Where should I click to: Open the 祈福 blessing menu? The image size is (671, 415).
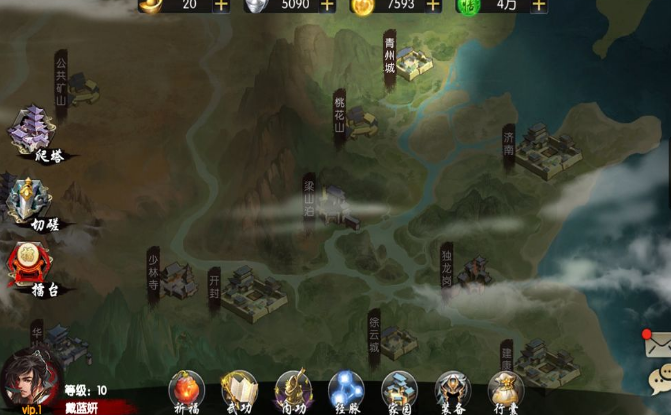(x=186, y=390)
